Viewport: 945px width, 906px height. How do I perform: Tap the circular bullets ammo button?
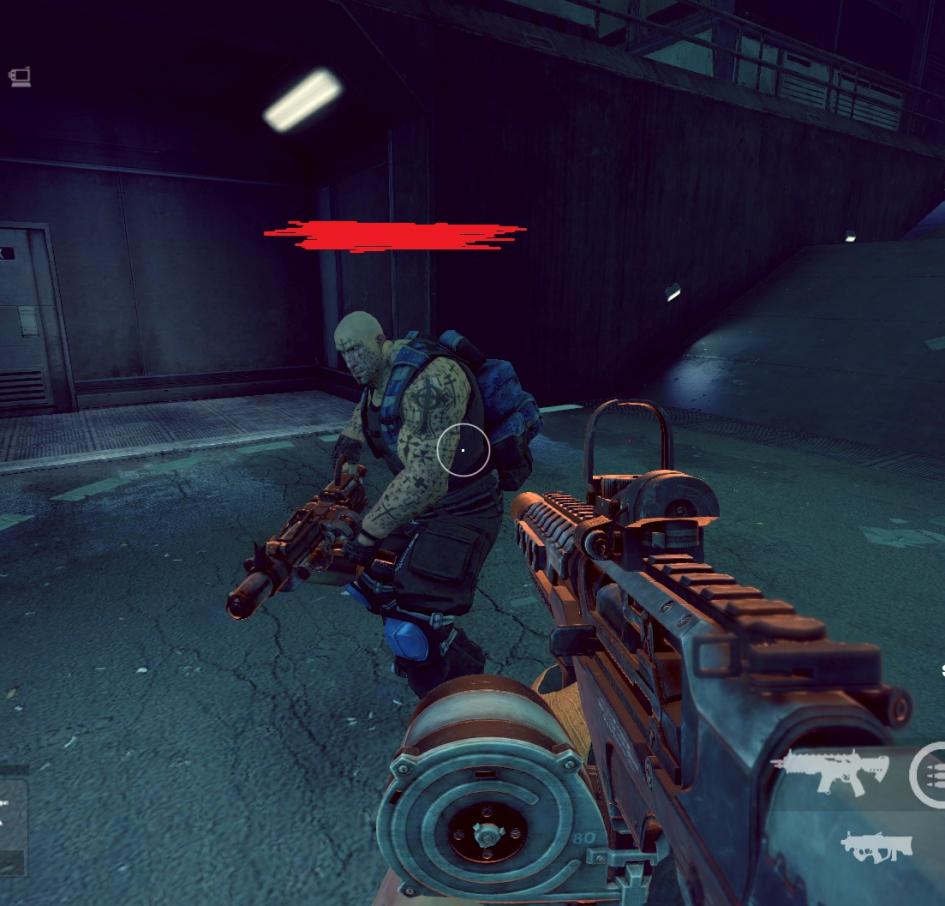pyautogui.click(x=932, y=774)
